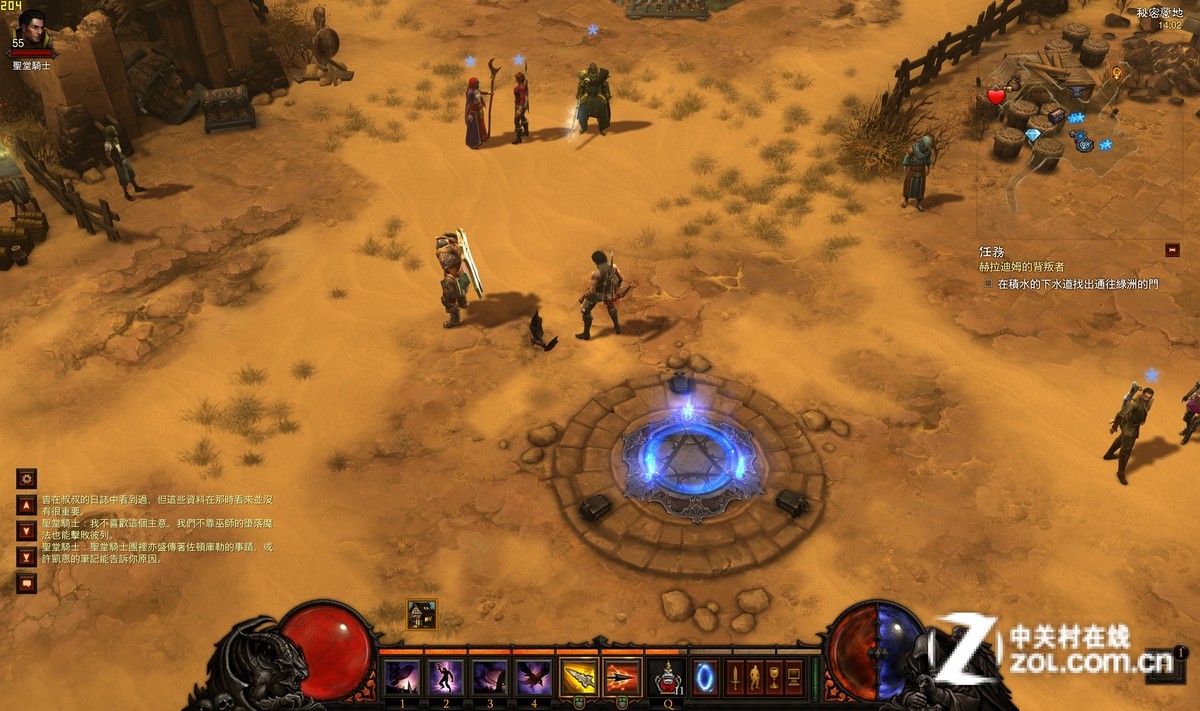The image size is (1200, 711).
Task: Drink the red health potion
Action: [666, 678]
